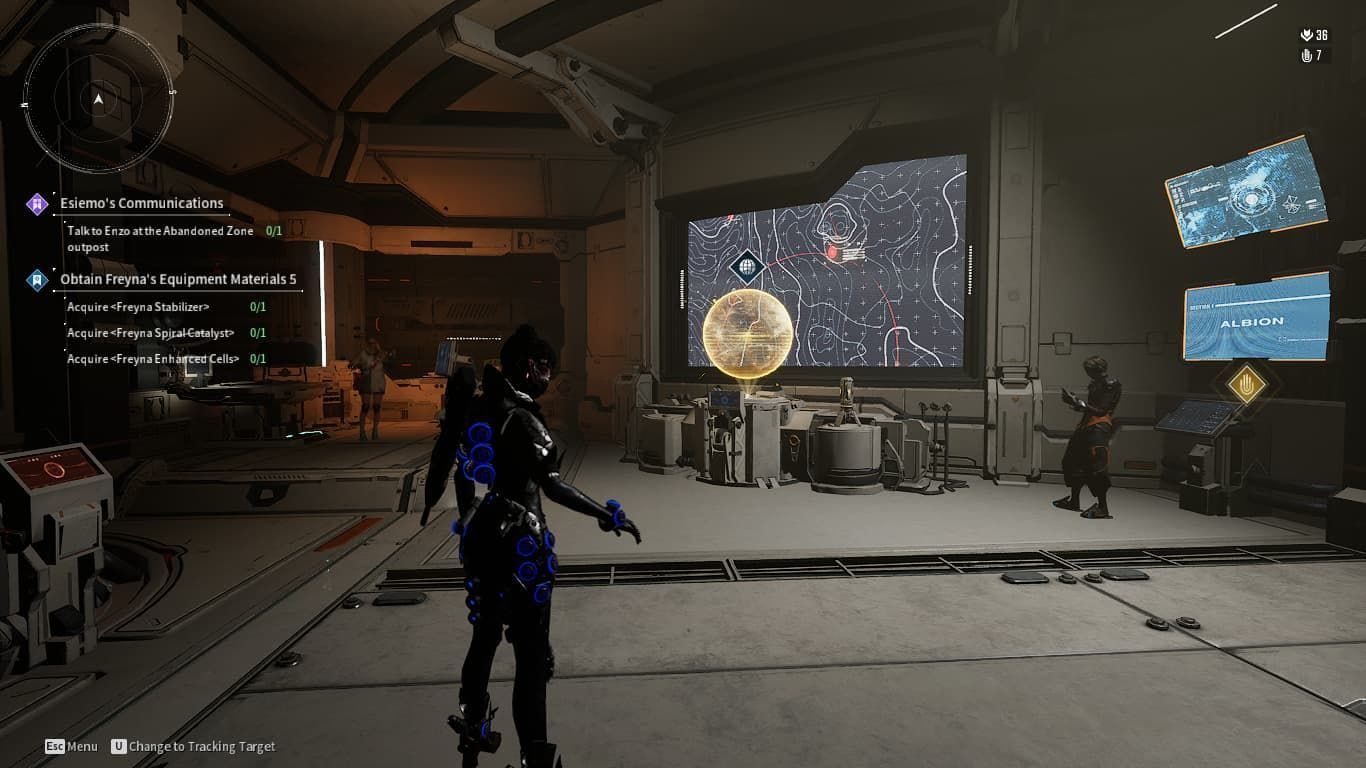Click the 0/1 counter beside Freyna Stabilizer
Screen dimensions: 1366x768
pyautogui.click(x=258, y=307)
